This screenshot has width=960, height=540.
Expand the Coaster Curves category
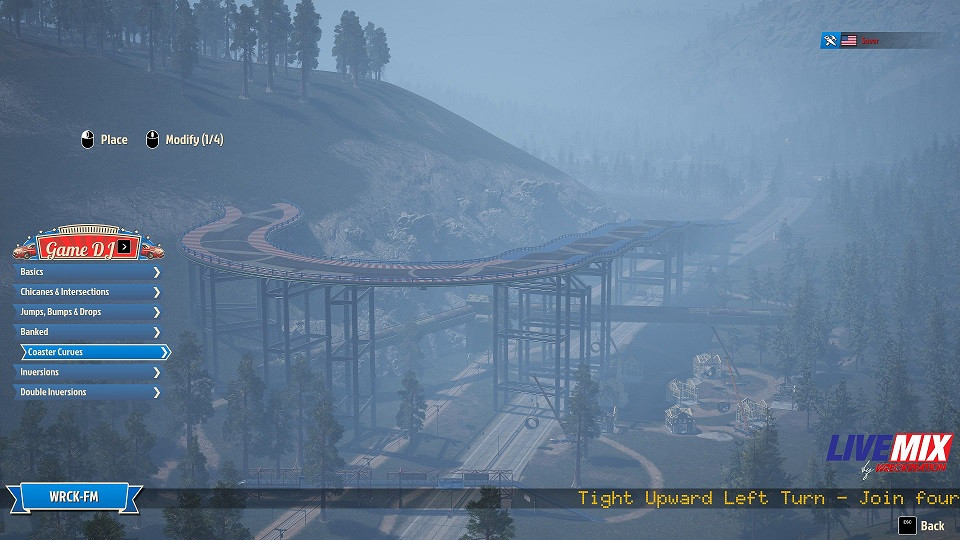click(94, 352)
